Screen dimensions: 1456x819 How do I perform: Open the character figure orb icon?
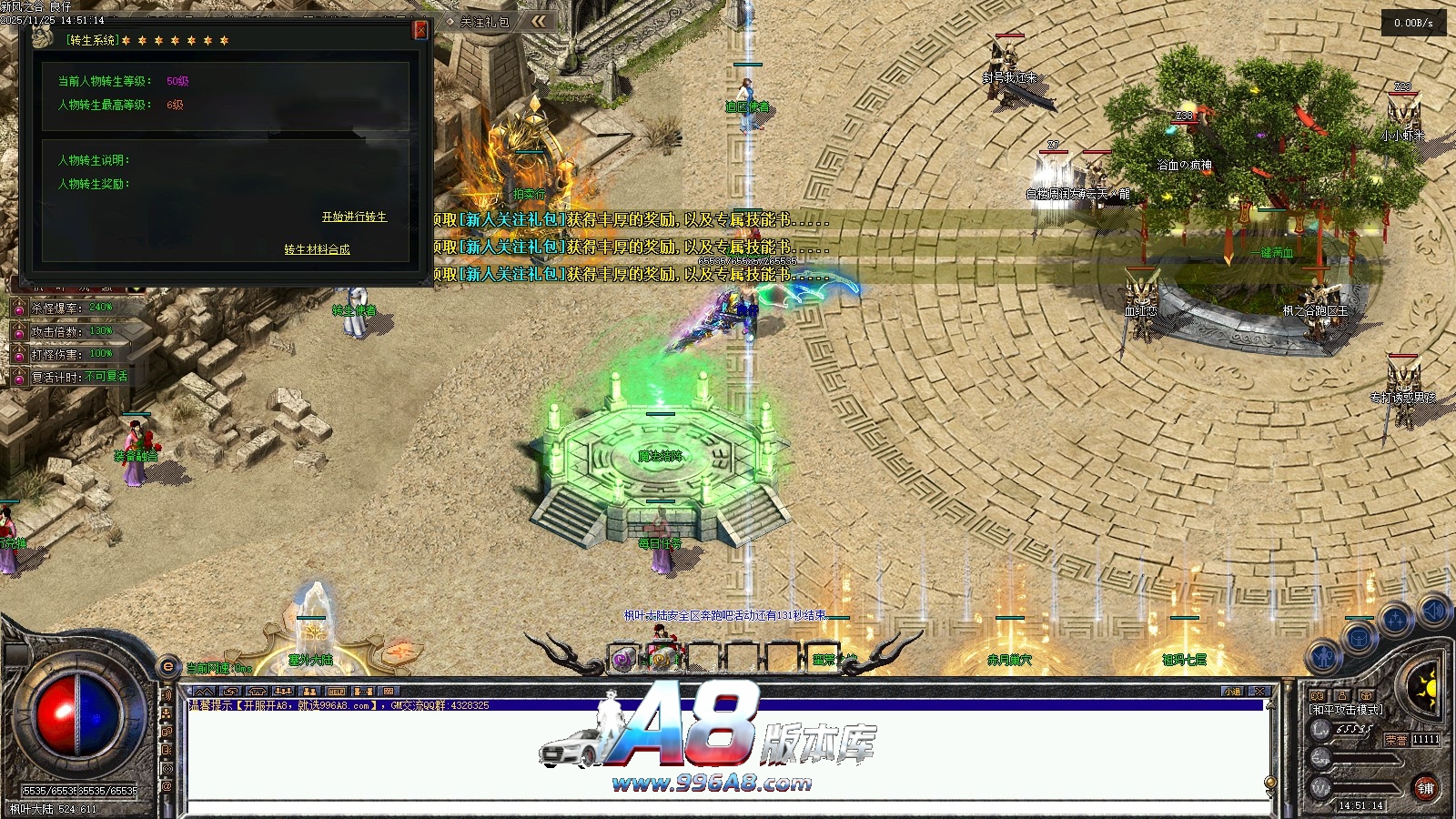point(1325,655)
